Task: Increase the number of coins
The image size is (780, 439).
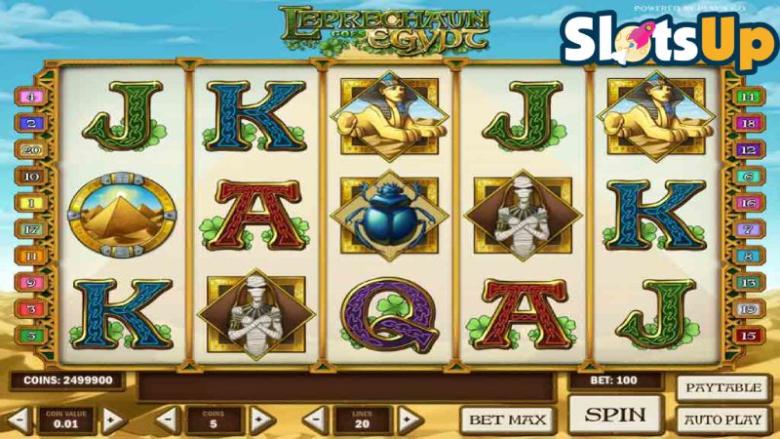Action: coord(263,419)
